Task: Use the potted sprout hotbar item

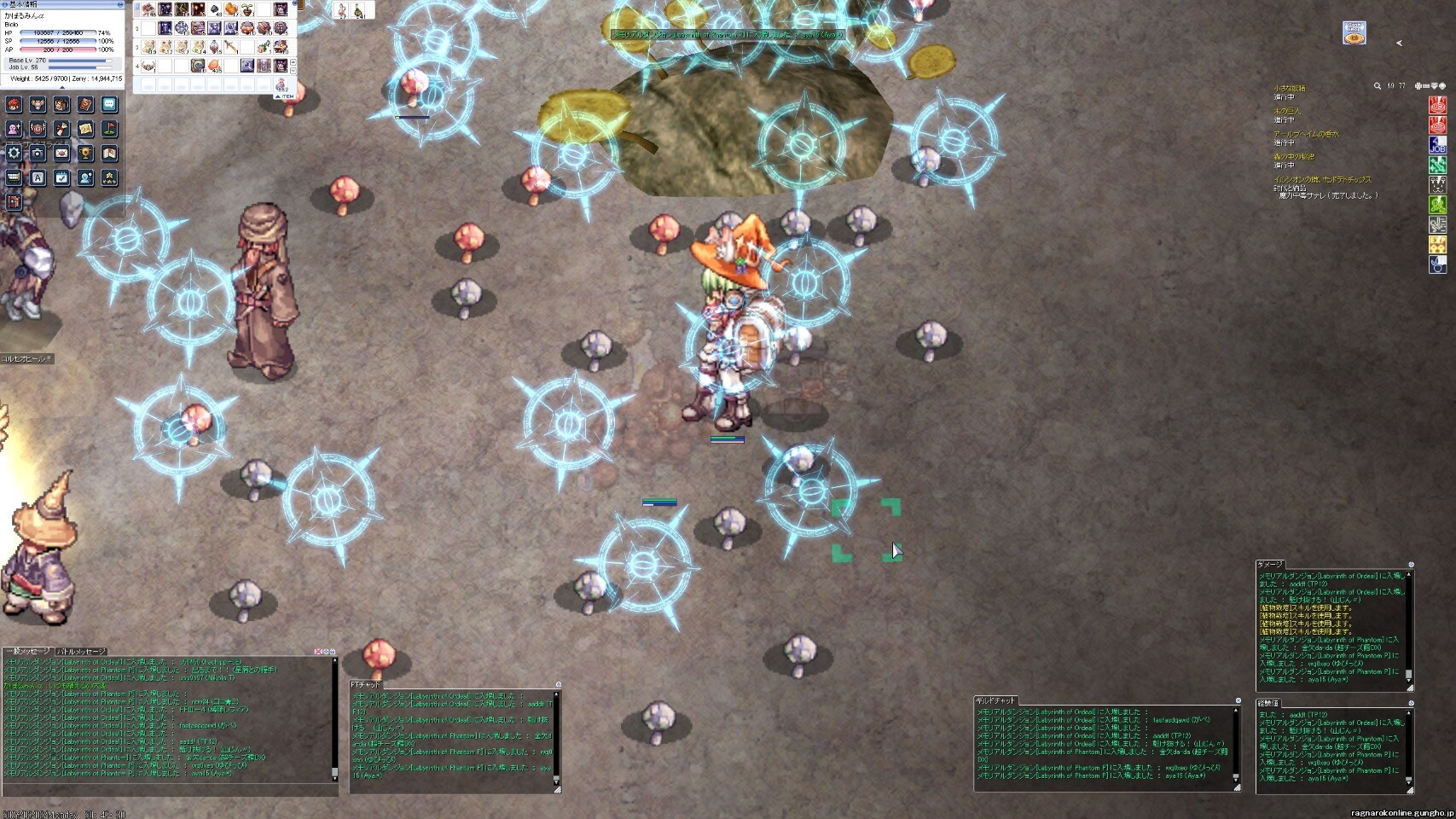Action: (x=247, y=9)
